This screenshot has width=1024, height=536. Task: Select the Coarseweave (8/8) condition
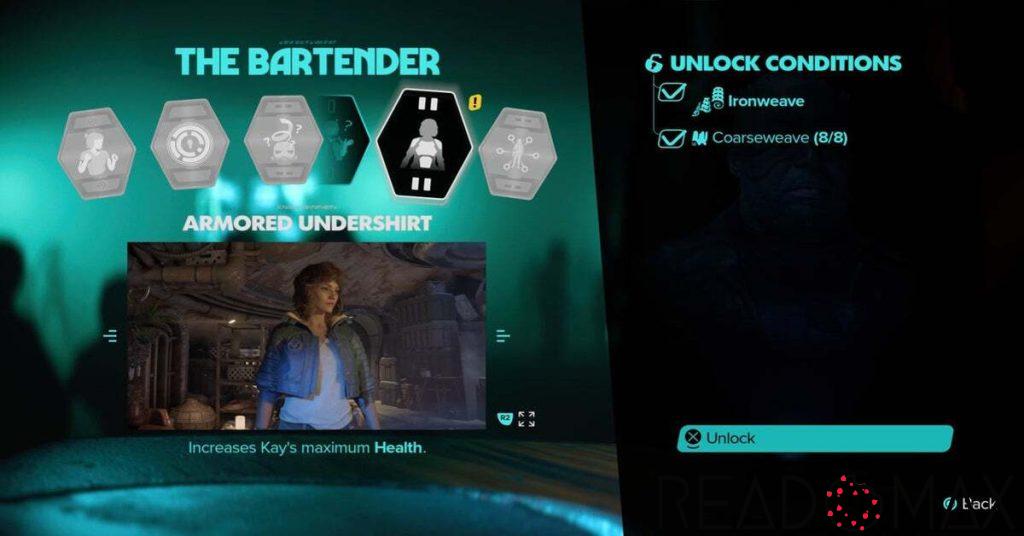click(x=779, y=138)
